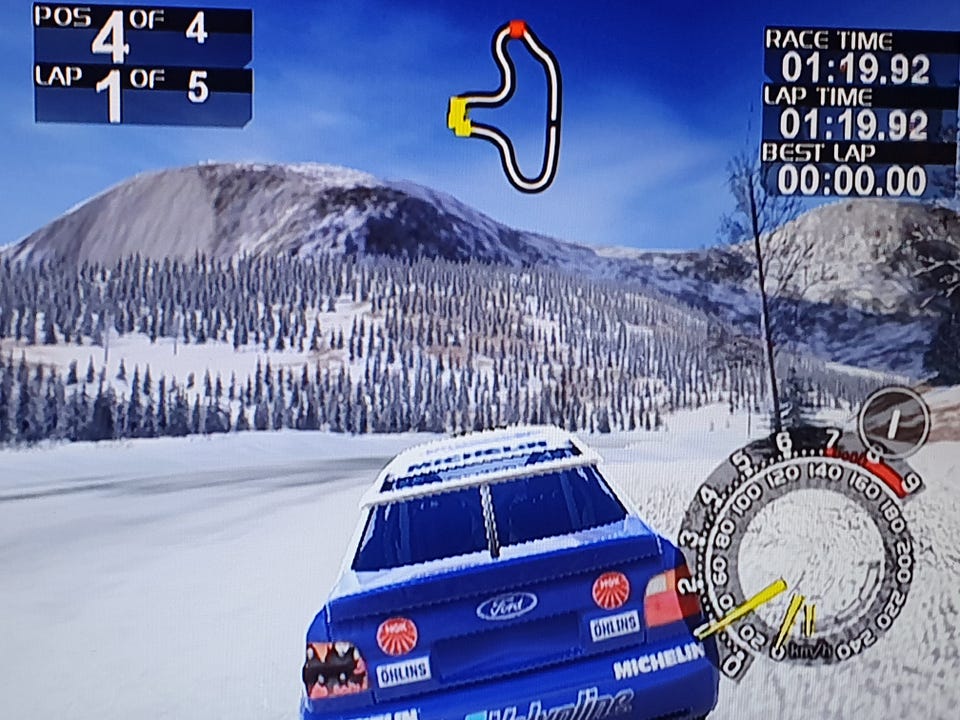This screenshot has height=720, width=960.
Task: Select the yellow marker on the track map
Action: [459, 115]
